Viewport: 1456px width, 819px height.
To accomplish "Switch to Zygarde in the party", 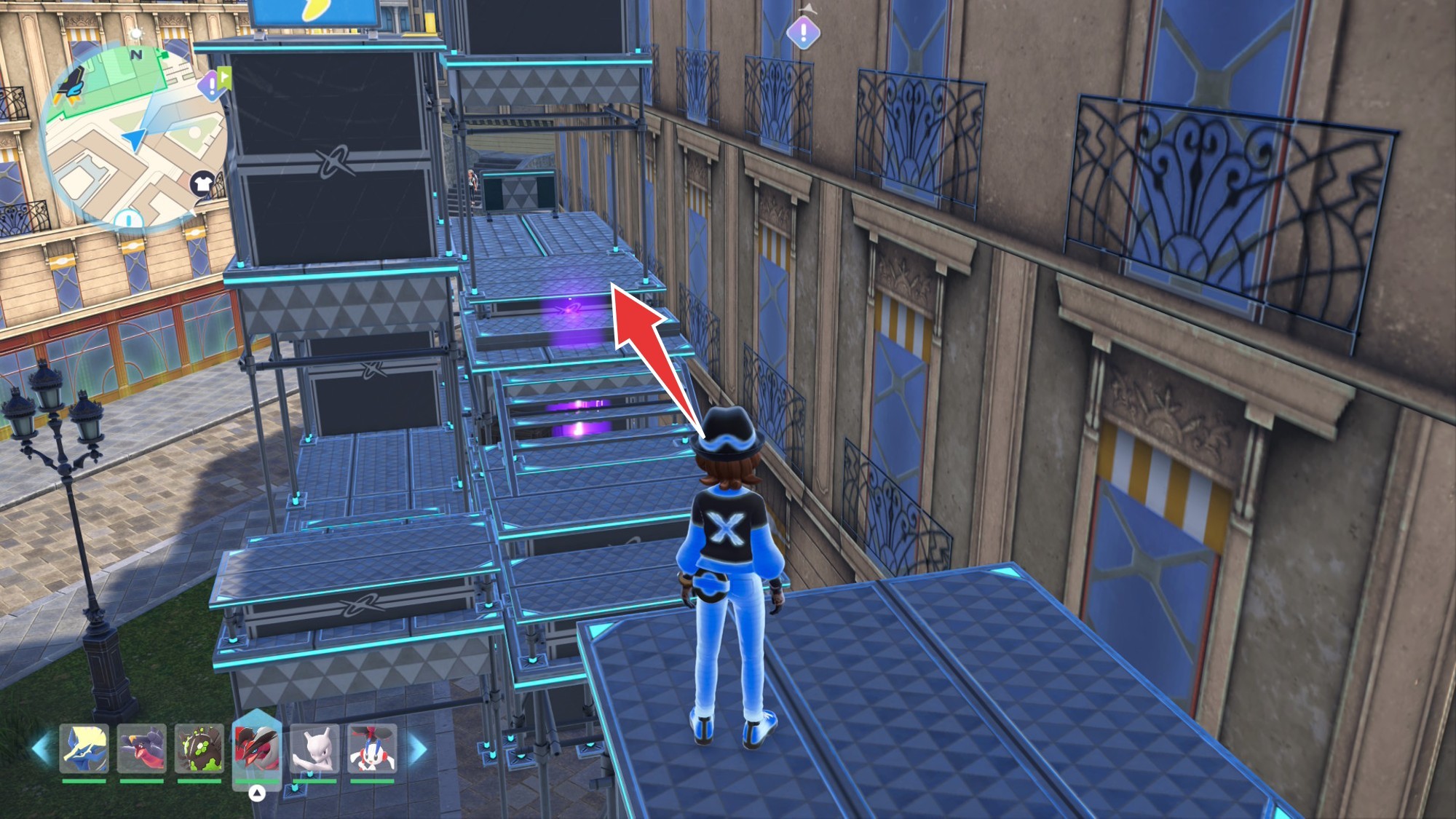I will tap(199, 748).
